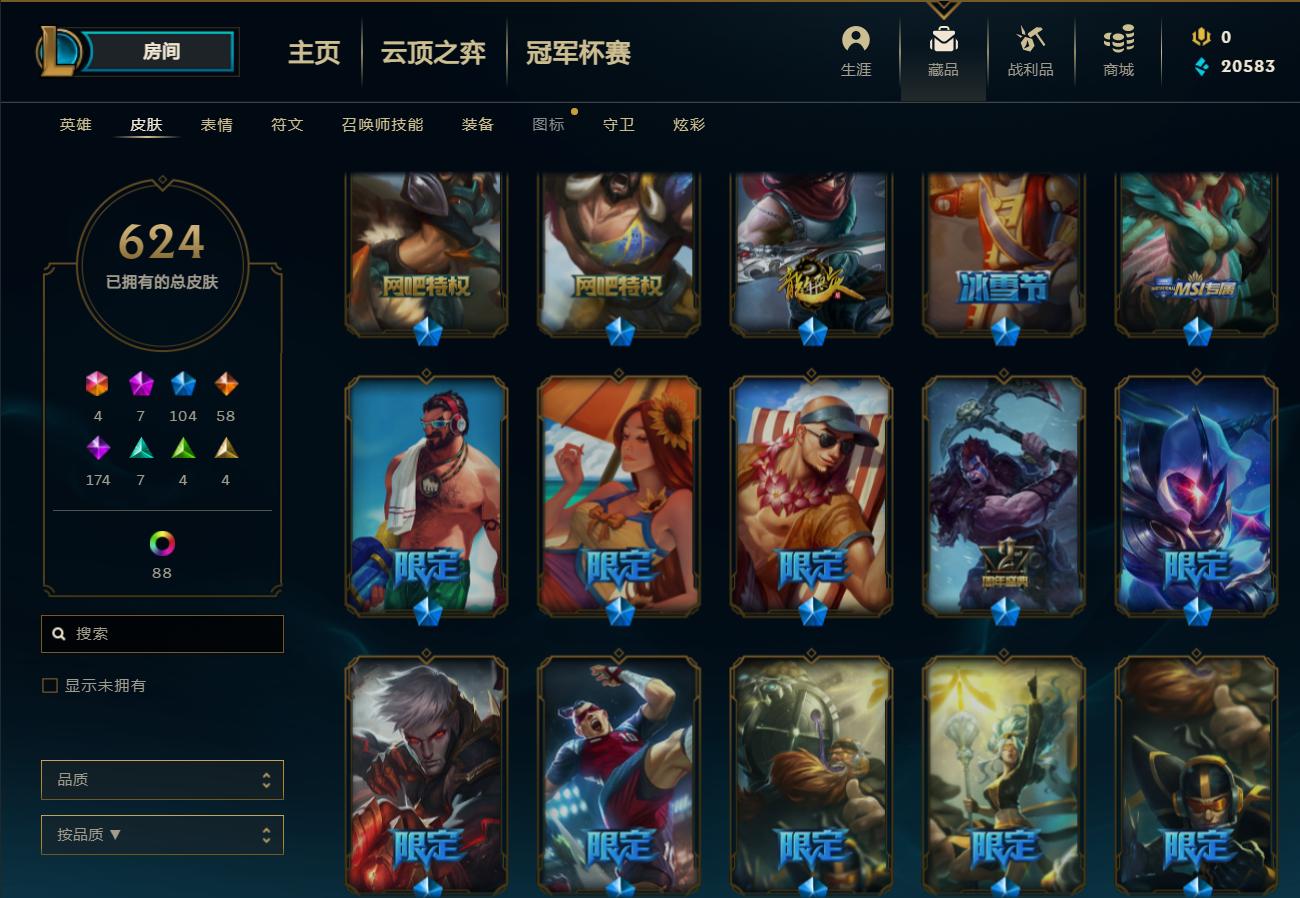This screenshot has width=1300, height=898.
Task: Click the 搜索 search input field
Action: (x=162, y=633)
